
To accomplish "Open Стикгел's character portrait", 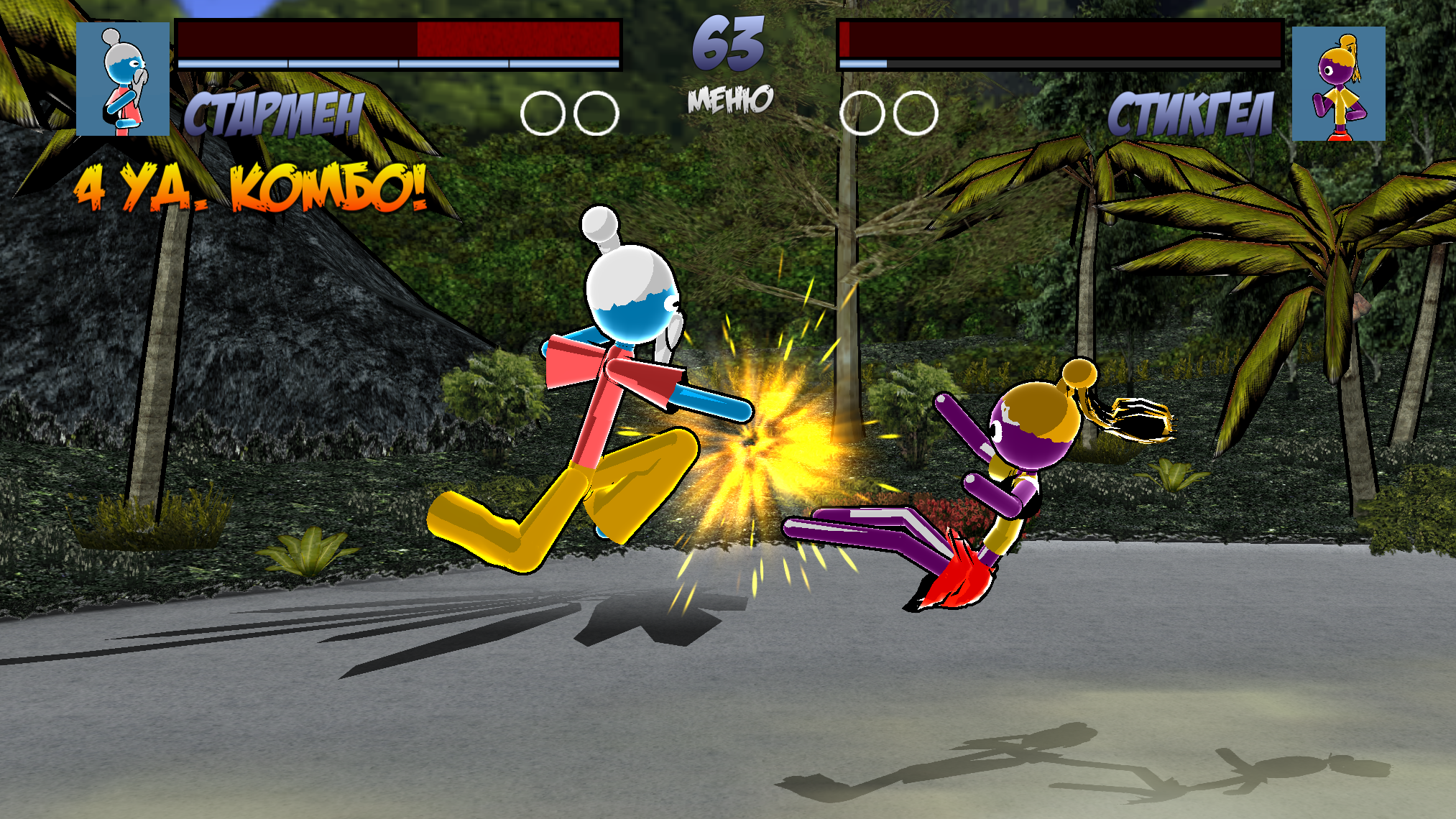I will click(1338, 83).
